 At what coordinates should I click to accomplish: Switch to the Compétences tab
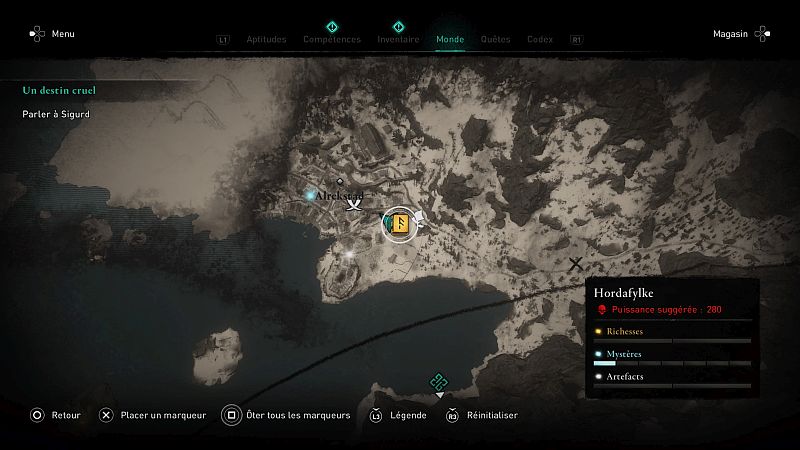pyautogui.click(x=332, y=40)
